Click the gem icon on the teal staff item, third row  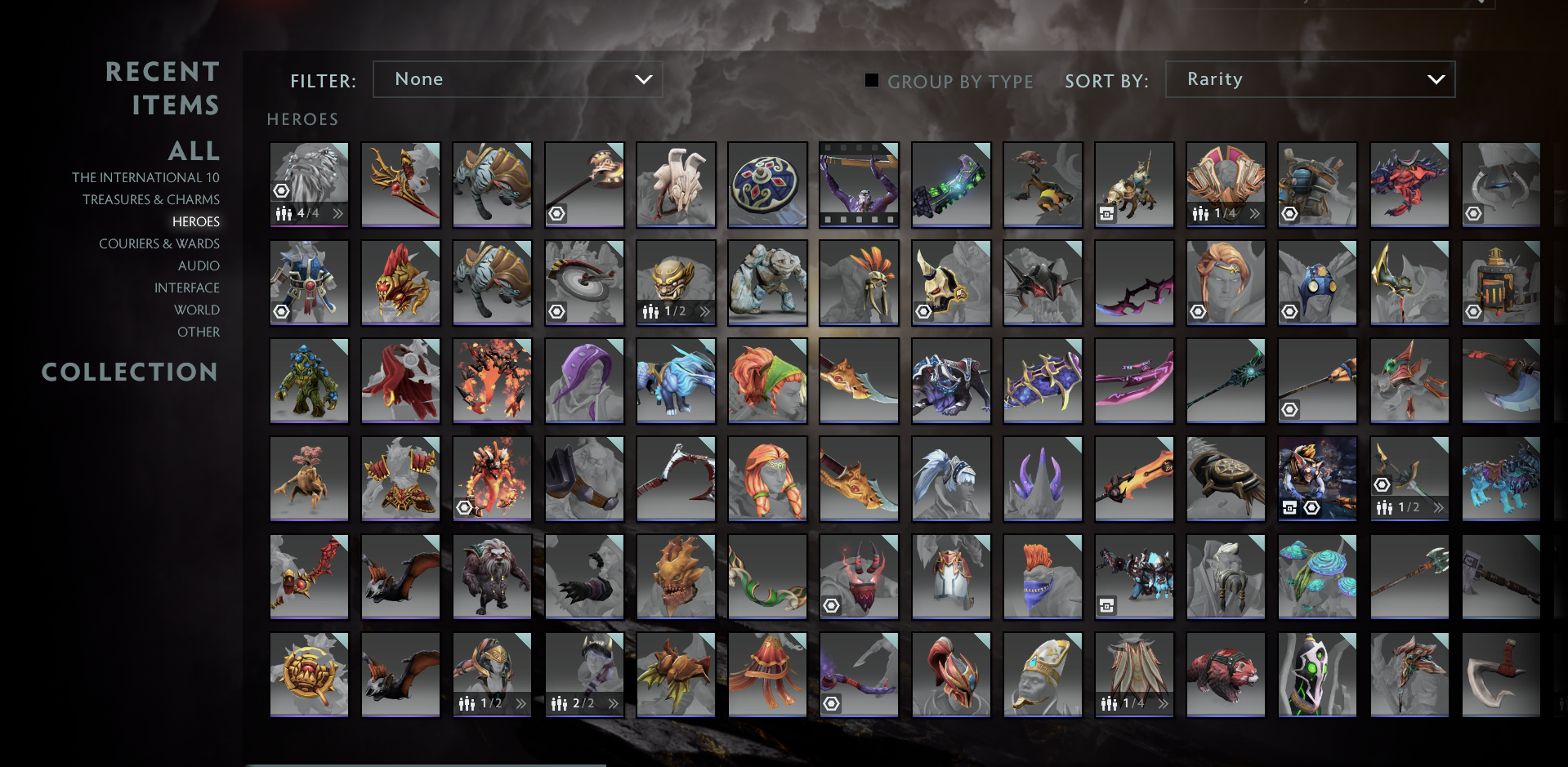pos(1291,409)
